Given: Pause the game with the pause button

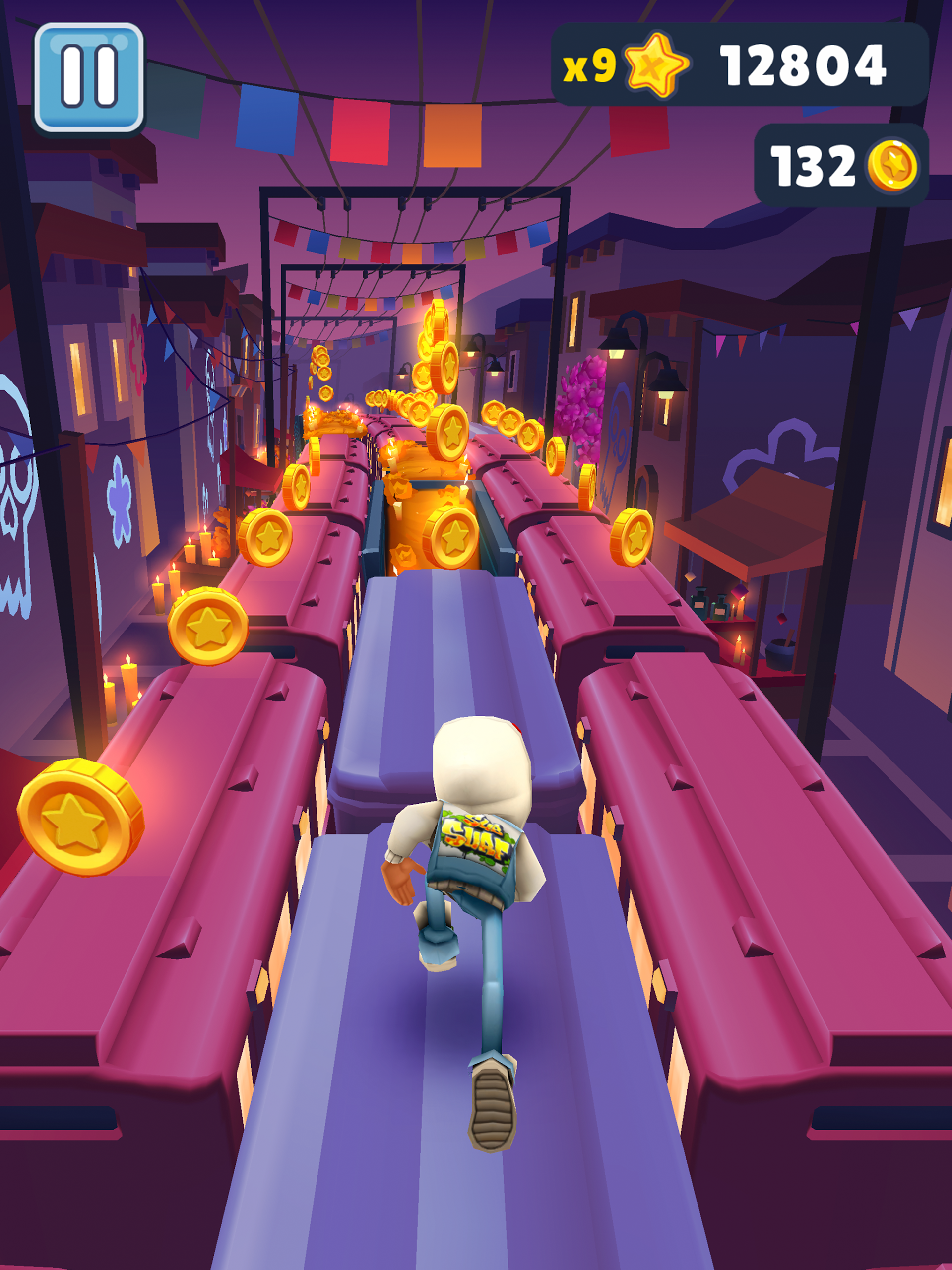Looking at the screenshot, I should pyautogui.click(x=89, y=77).
